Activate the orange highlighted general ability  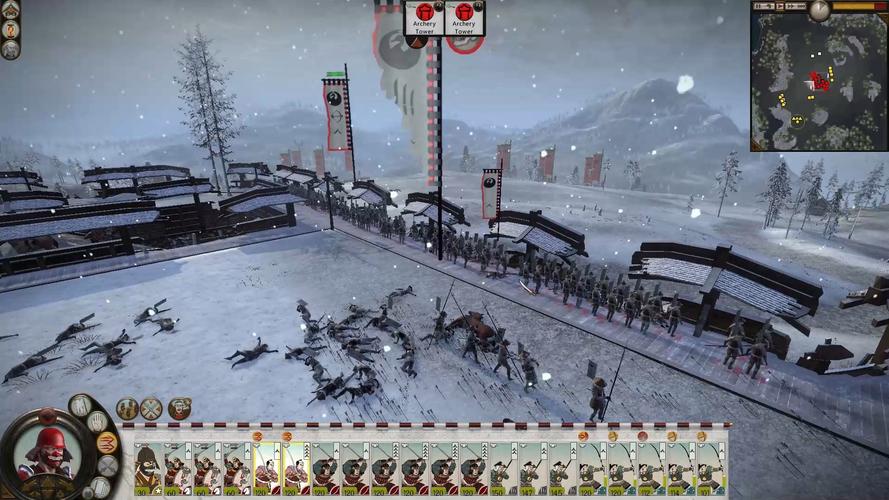(107, 443)
